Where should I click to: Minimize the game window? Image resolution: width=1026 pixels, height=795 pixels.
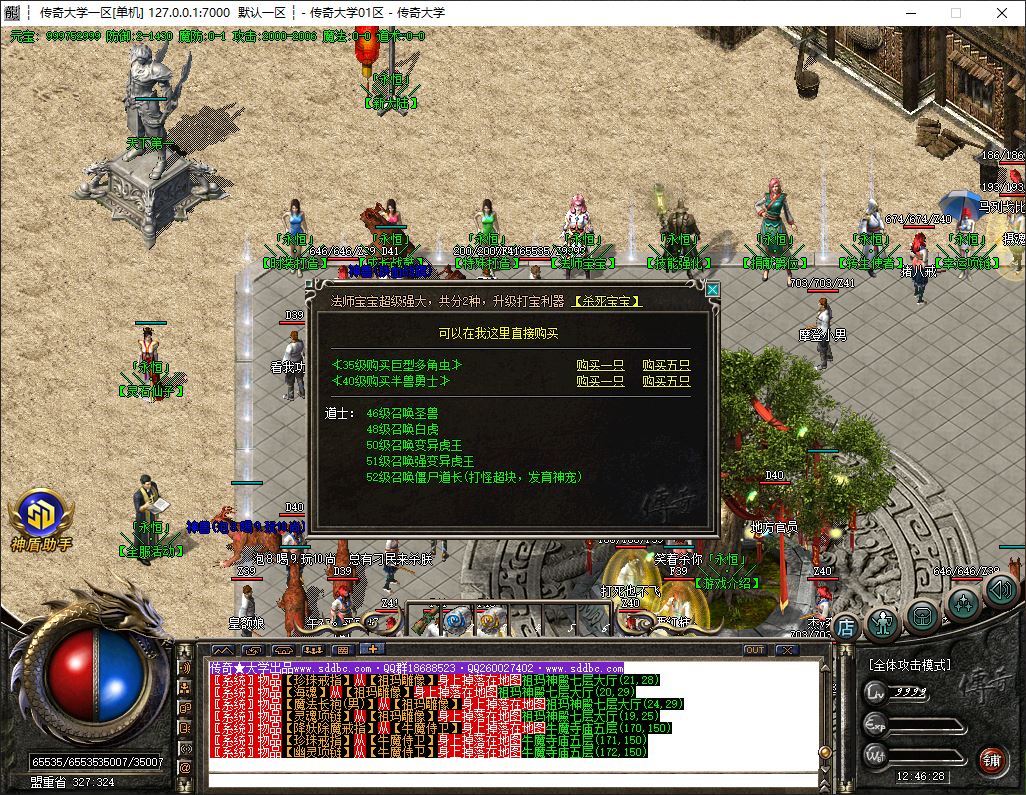pos(909,13)
